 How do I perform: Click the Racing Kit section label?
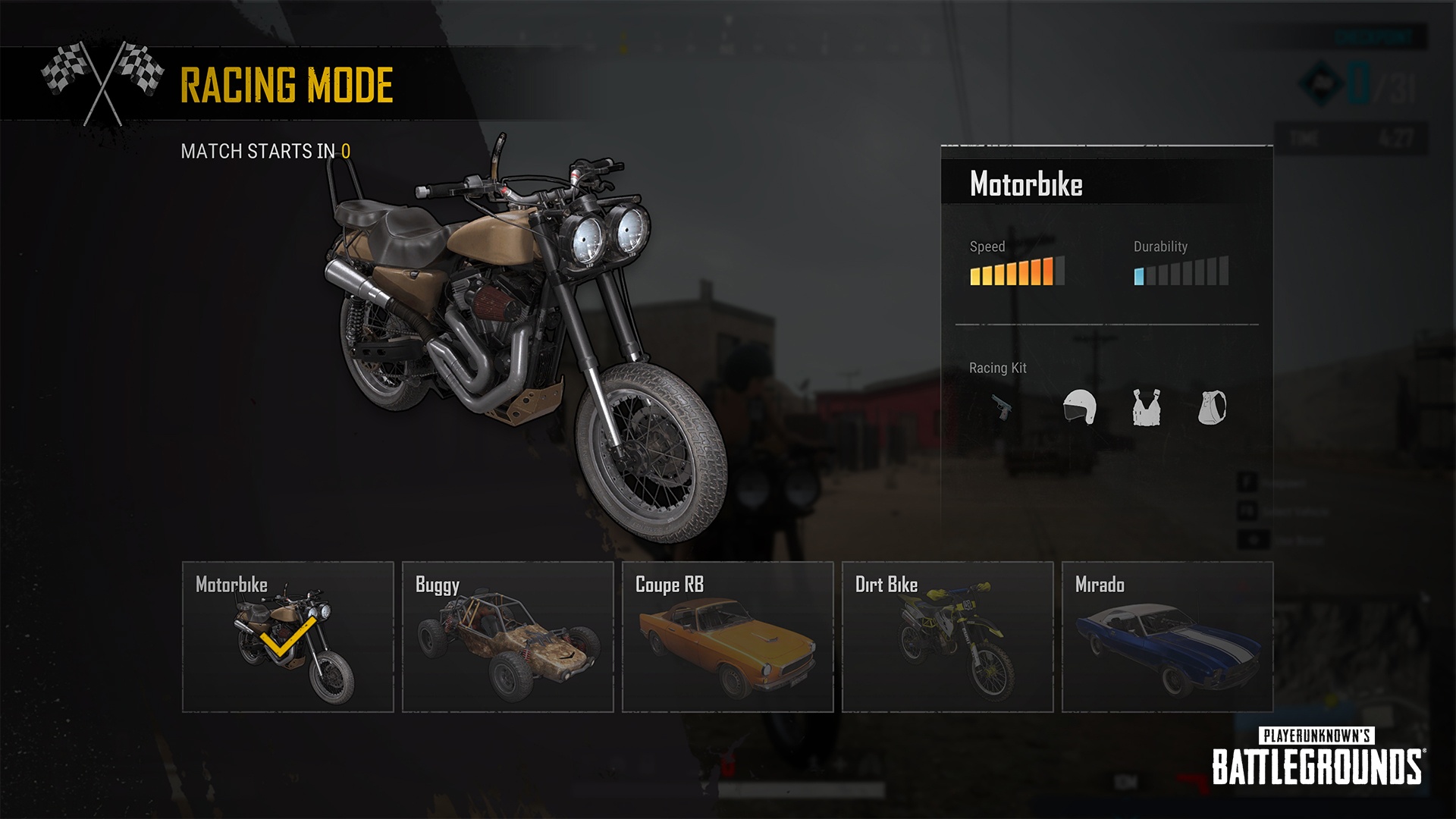click(996, 369)
